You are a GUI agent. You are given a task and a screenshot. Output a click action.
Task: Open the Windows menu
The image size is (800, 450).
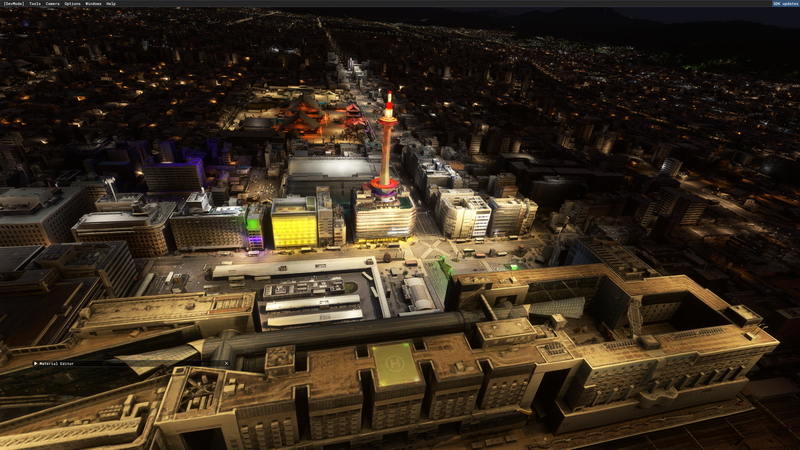point(94,4)
